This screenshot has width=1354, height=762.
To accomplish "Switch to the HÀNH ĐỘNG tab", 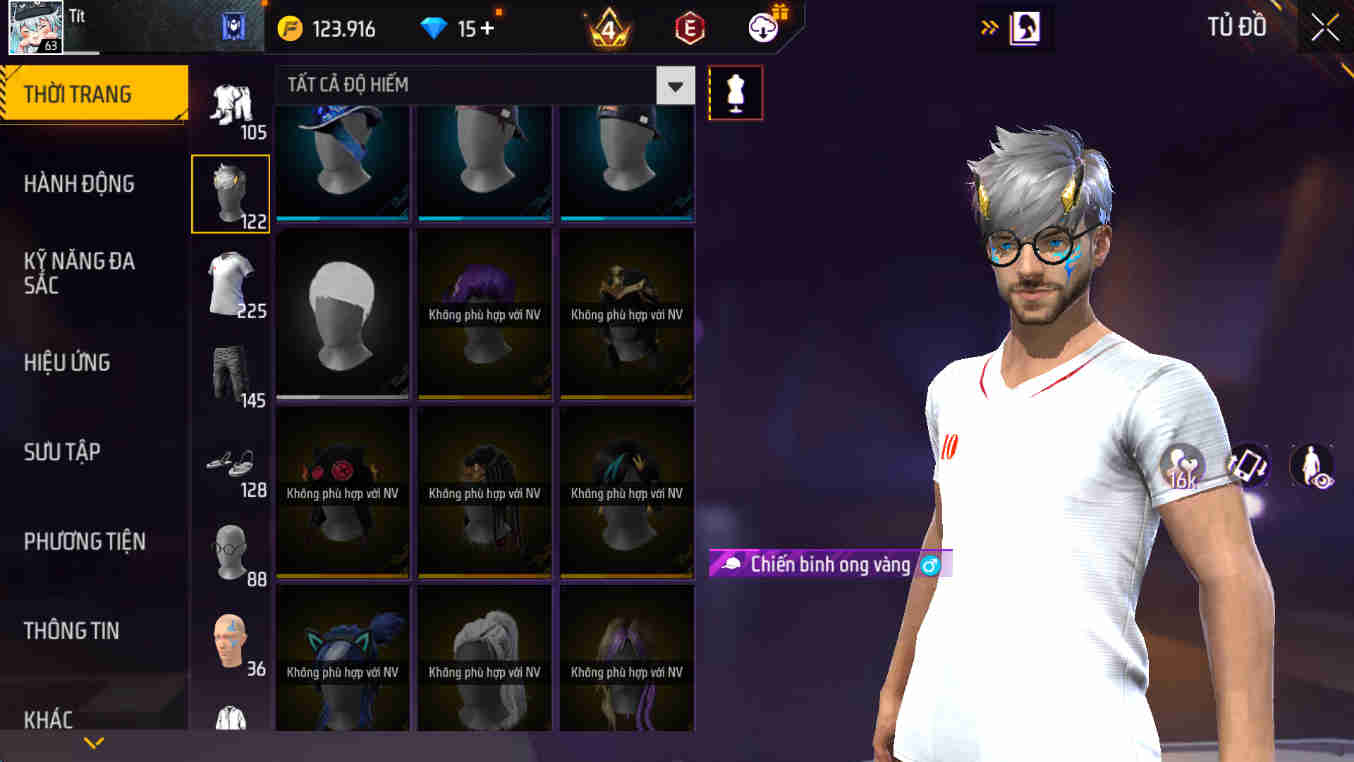I will (x=80, y=183).
